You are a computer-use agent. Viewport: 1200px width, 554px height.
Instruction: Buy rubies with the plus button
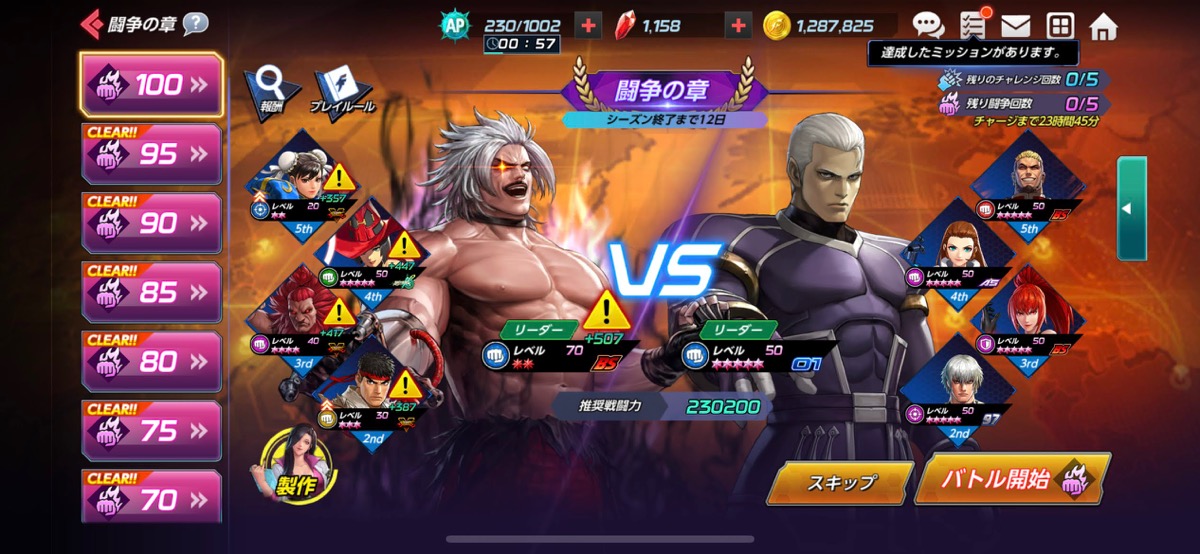point(738,26)
